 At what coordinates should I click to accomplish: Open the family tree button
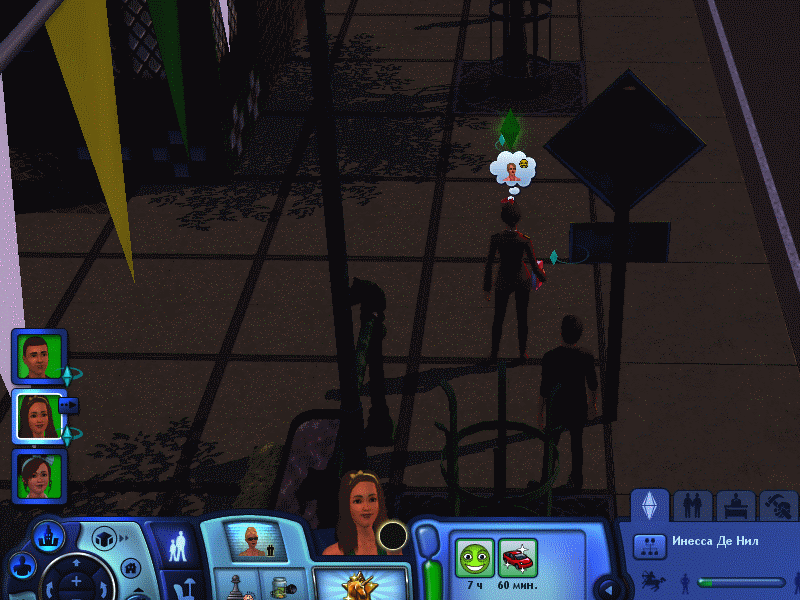pos(650,545)
